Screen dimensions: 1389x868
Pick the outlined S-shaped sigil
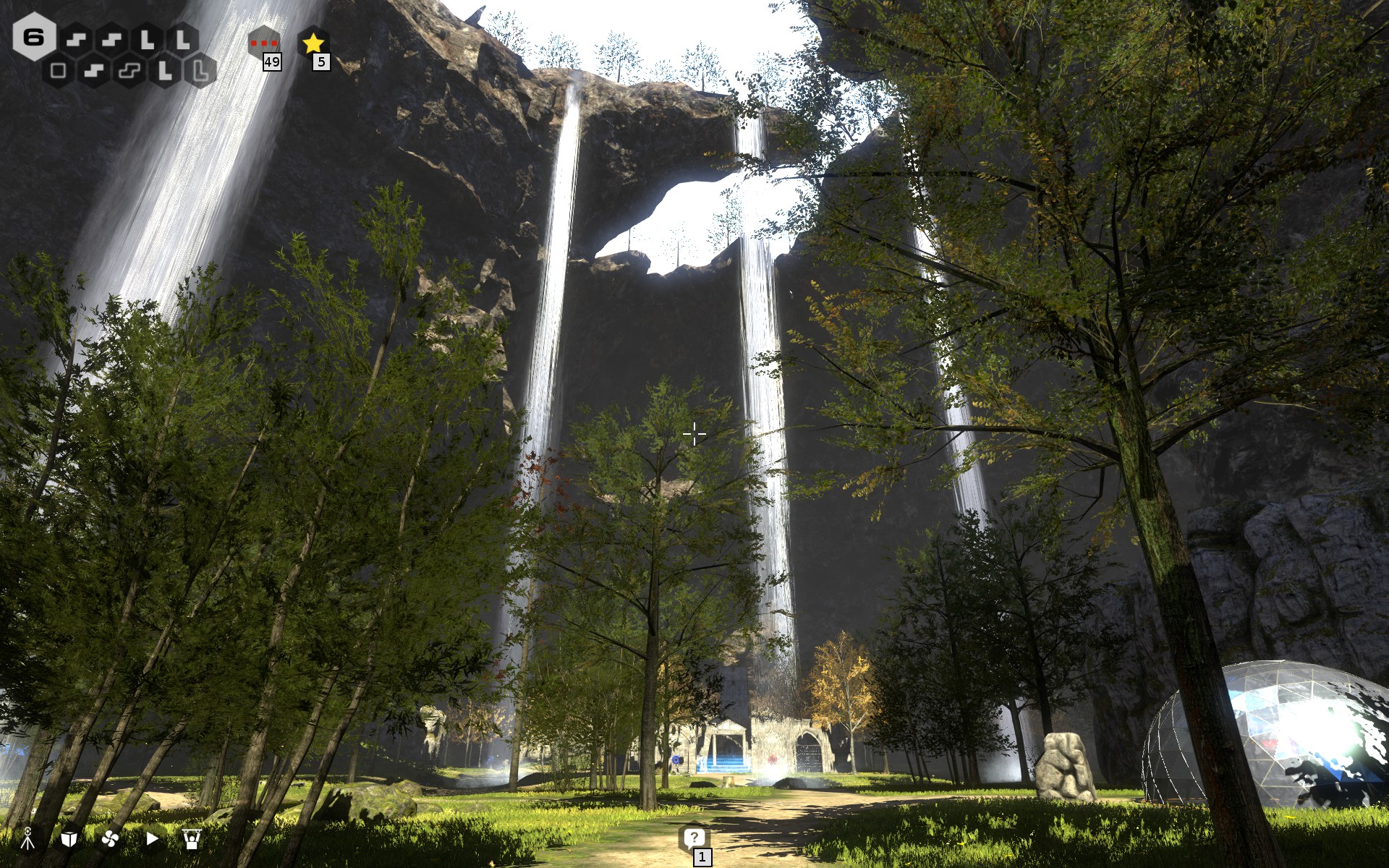(x=129, y=70)
